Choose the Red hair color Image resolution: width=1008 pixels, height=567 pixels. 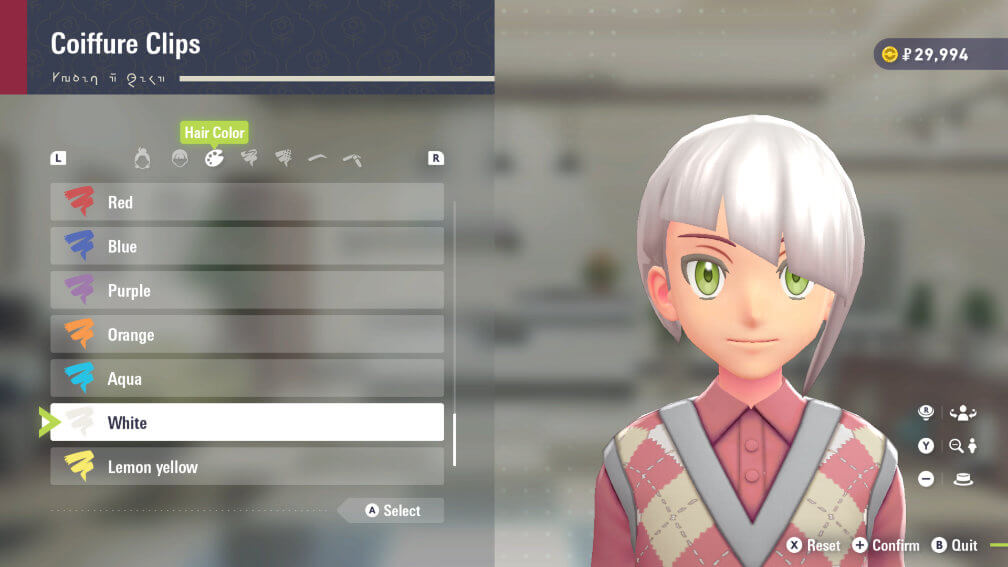coord(247,202)
